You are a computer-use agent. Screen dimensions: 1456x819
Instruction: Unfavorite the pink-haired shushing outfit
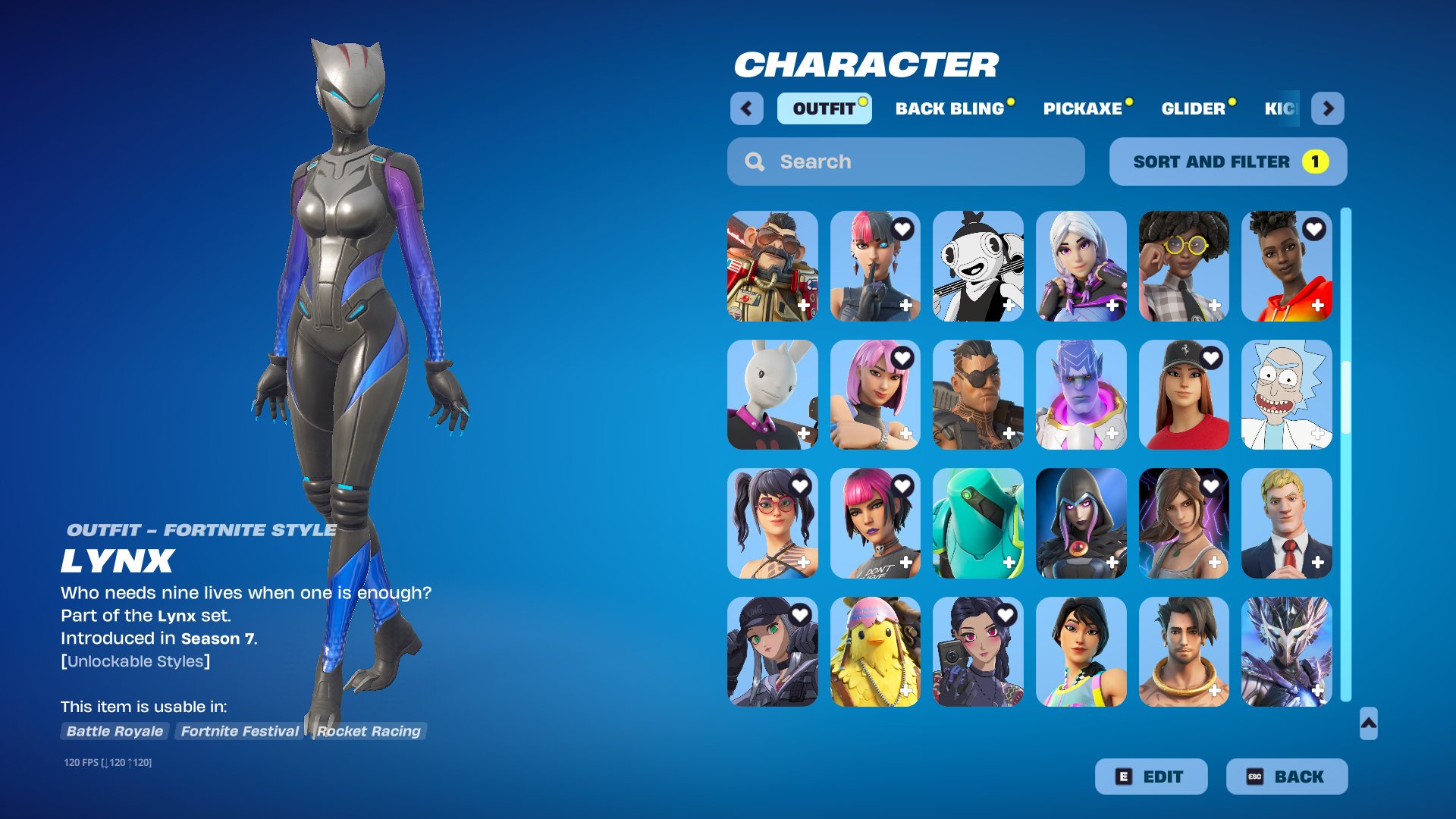click(x=902, y=231)
